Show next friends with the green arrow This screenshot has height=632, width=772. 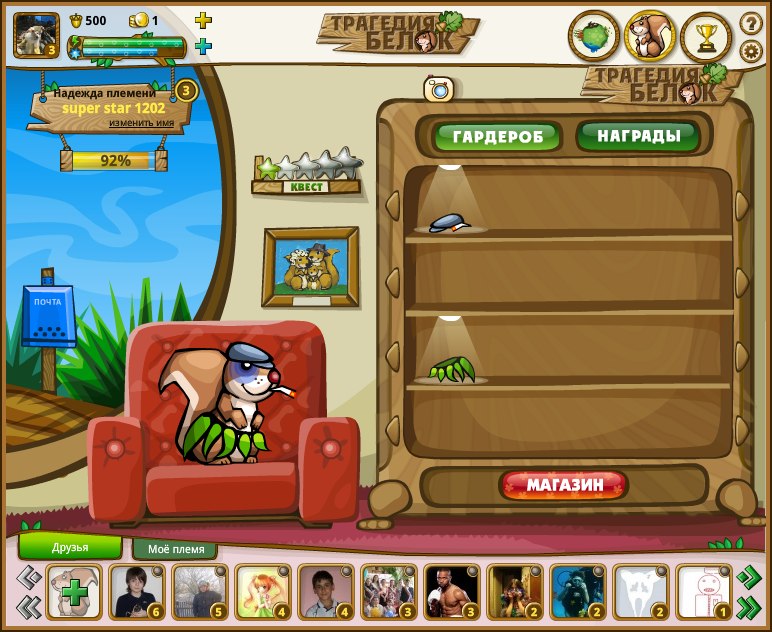[x=749, y=577]
